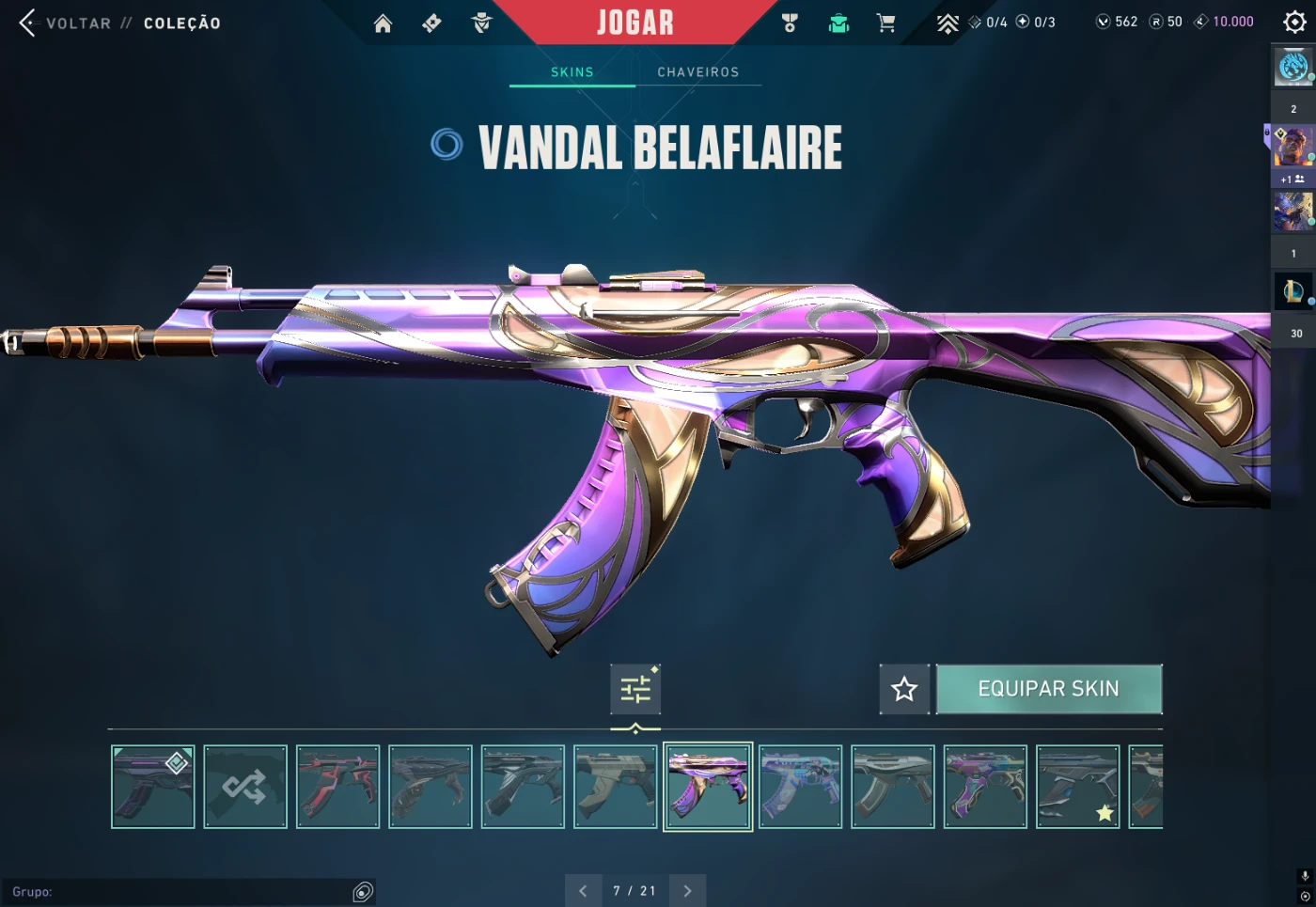
Task: Go to the previous skin page
Action: click(x=583, y=891)
